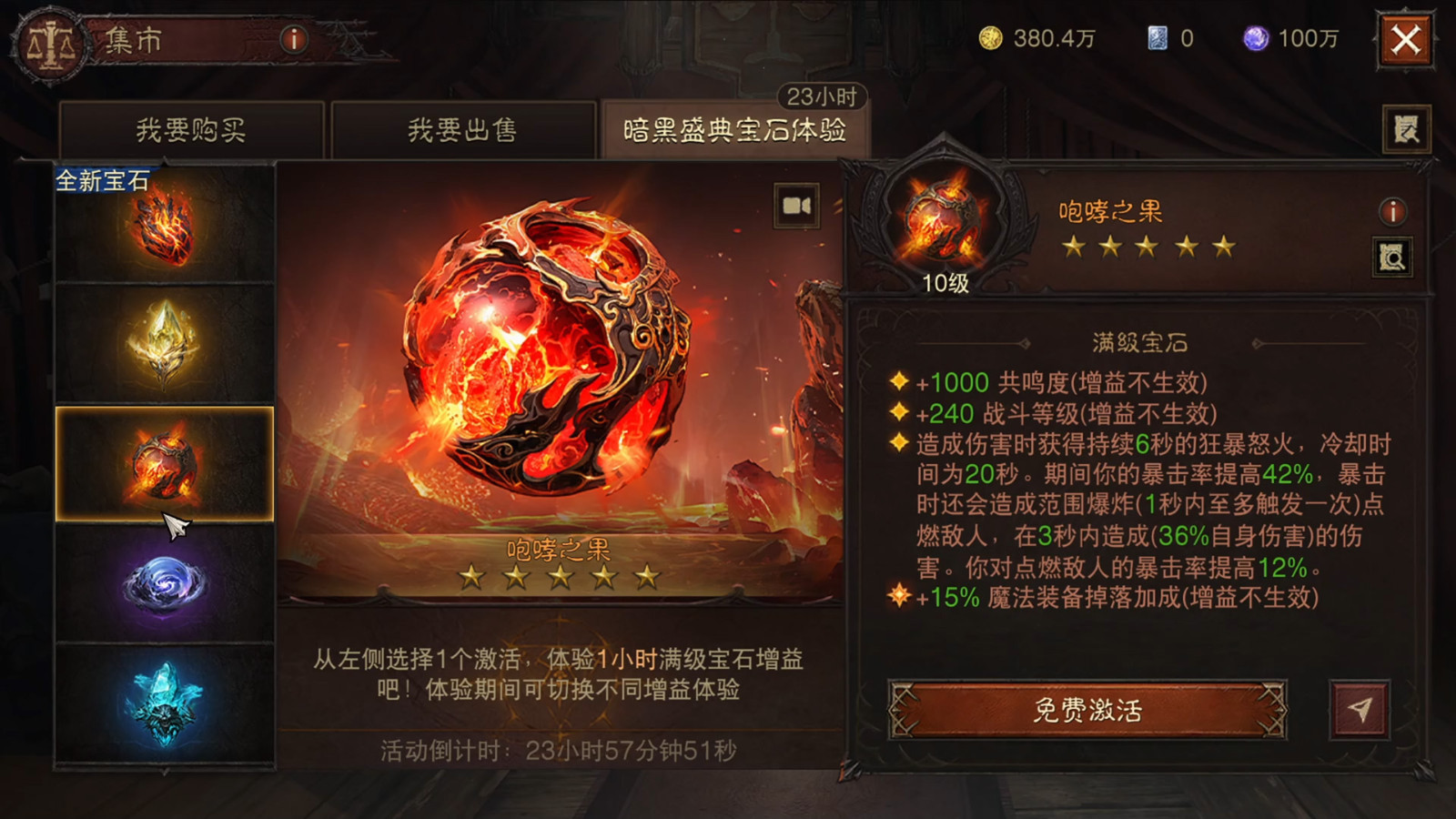The width and height of the screenshot is (1456, 819).
Task: Select the blue crystal currency icon showing 0
Action: coord(1160,38)
